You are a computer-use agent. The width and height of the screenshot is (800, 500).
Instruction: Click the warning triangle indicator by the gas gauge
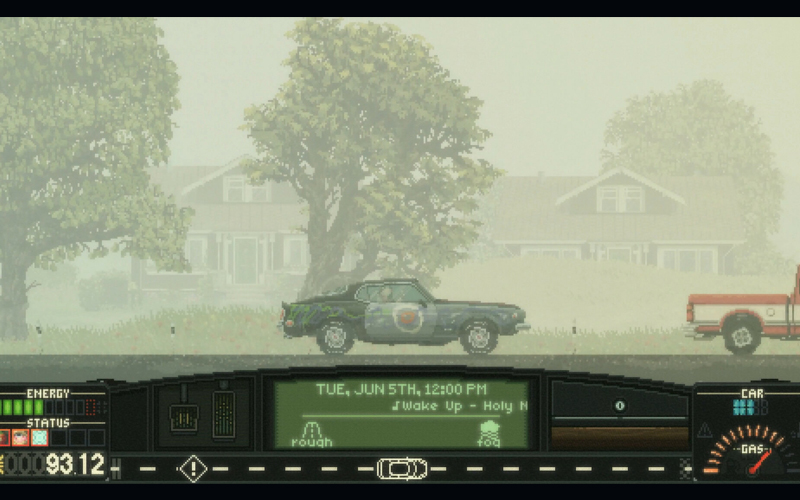pos(705,430)
